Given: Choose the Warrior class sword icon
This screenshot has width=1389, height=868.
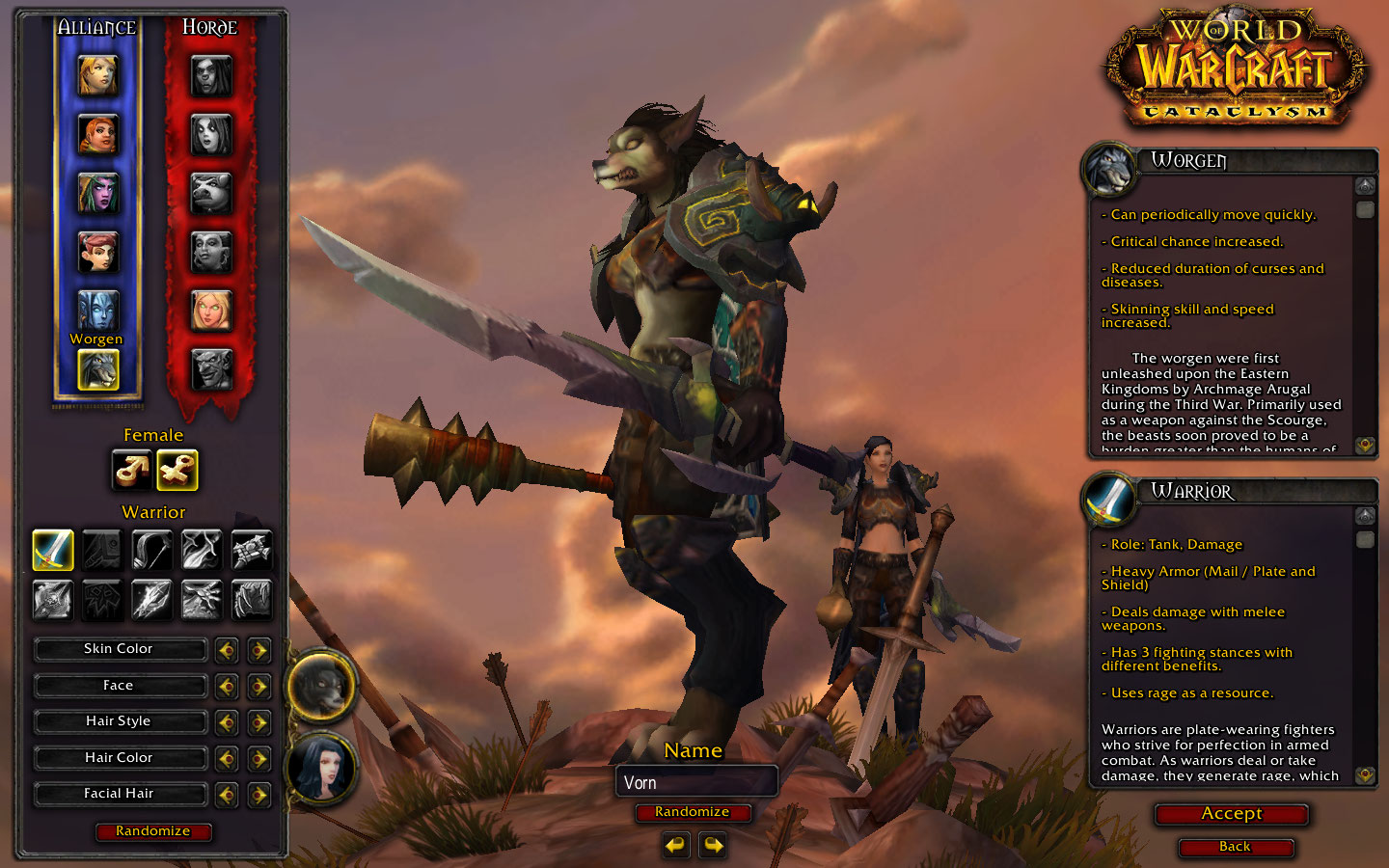Looking at the screenshot, I should coord(53,550).
